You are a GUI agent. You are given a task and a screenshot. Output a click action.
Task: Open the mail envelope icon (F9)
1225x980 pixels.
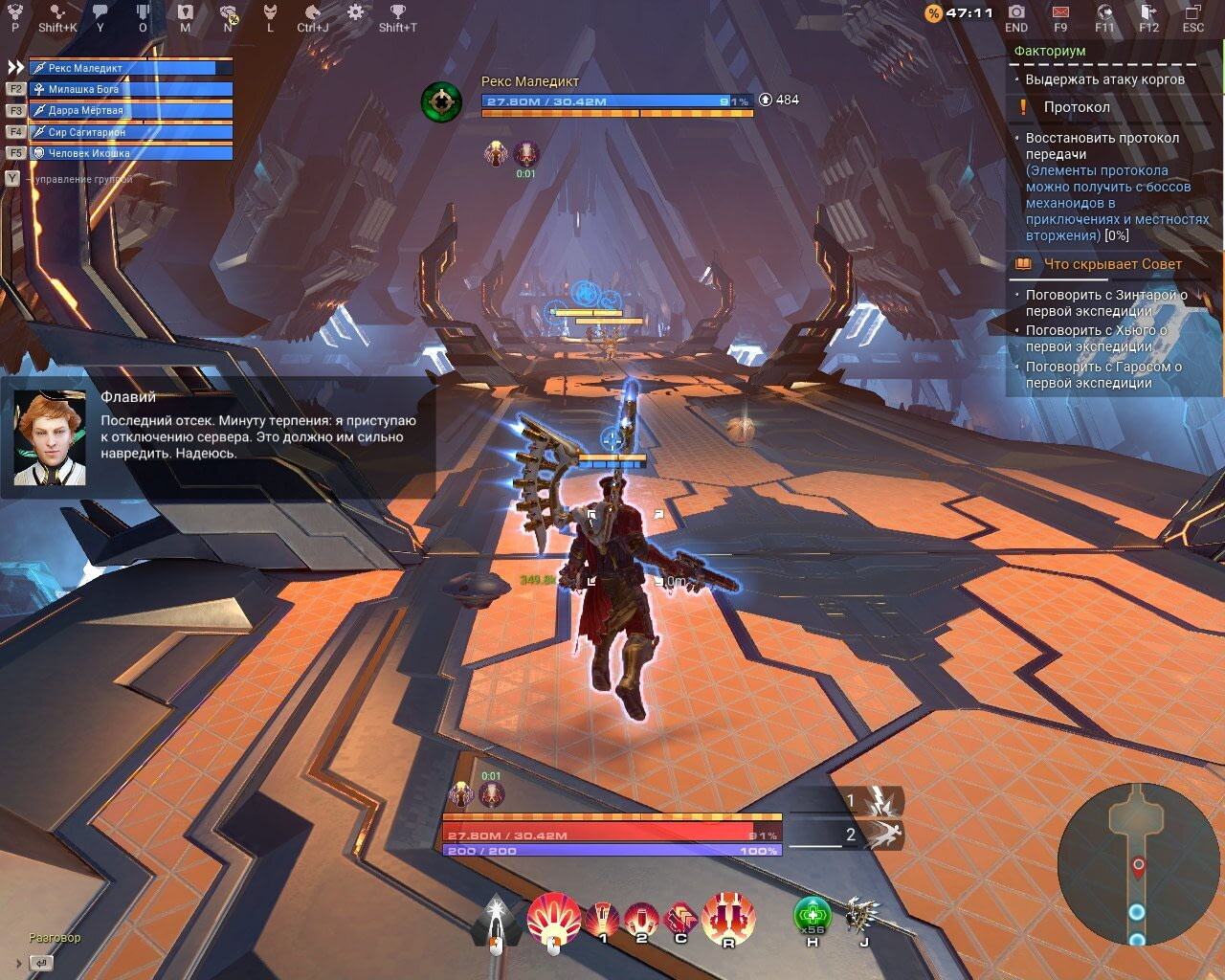1060,13
